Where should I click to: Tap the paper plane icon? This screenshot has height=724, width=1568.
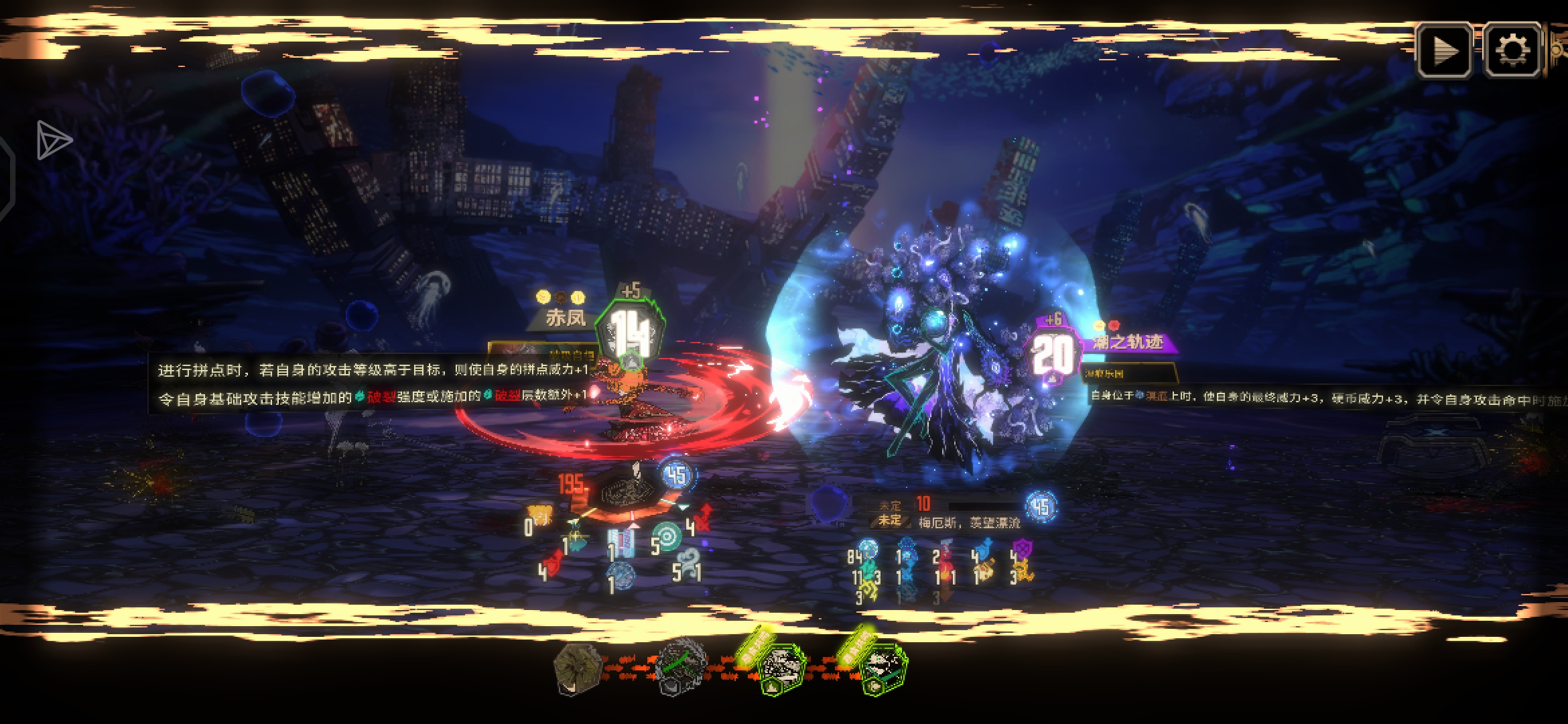pyautogui.click(x=54, y=140)
